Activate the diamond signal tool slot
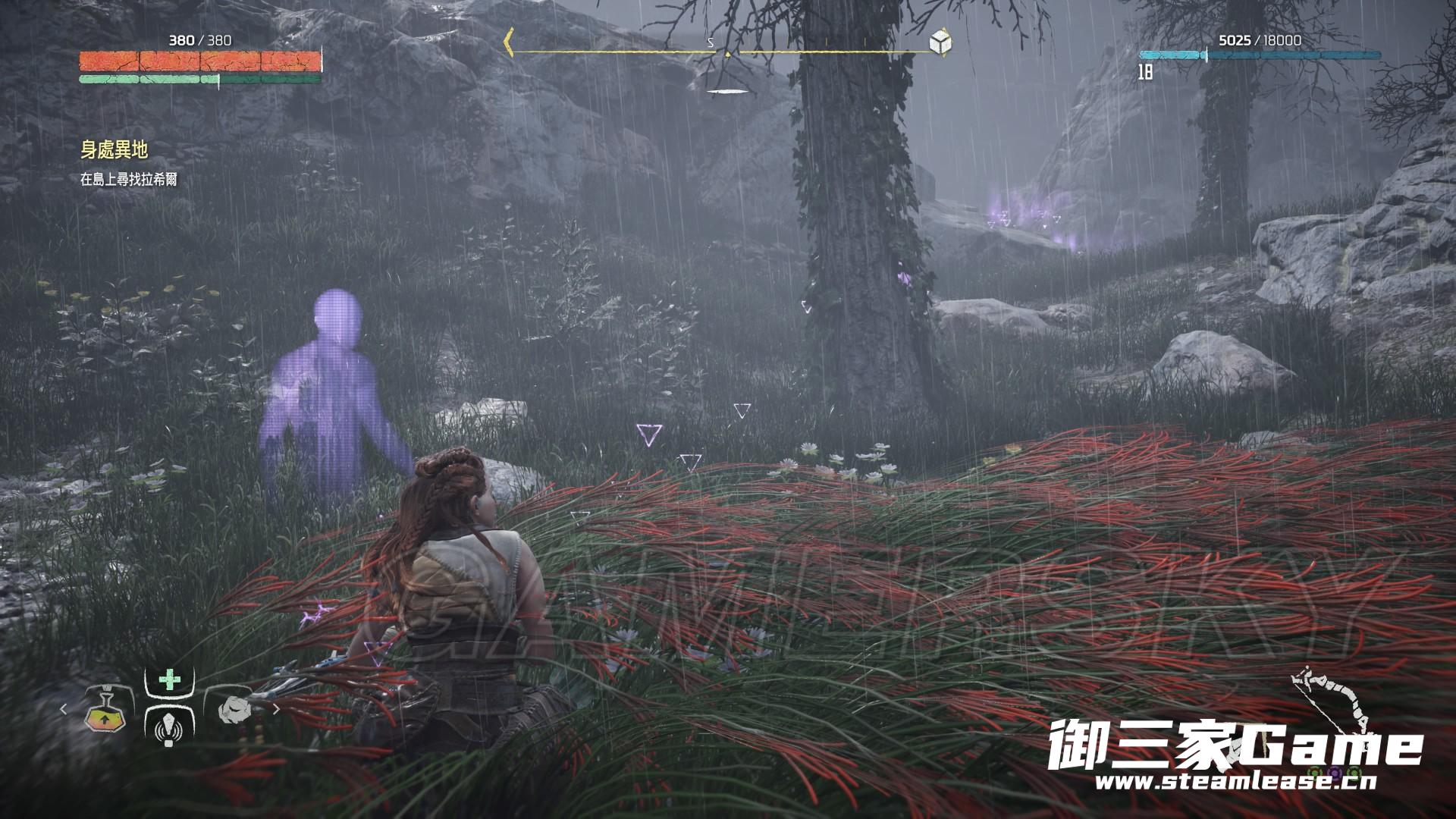 pyautogui.click(x=169, y=730)
